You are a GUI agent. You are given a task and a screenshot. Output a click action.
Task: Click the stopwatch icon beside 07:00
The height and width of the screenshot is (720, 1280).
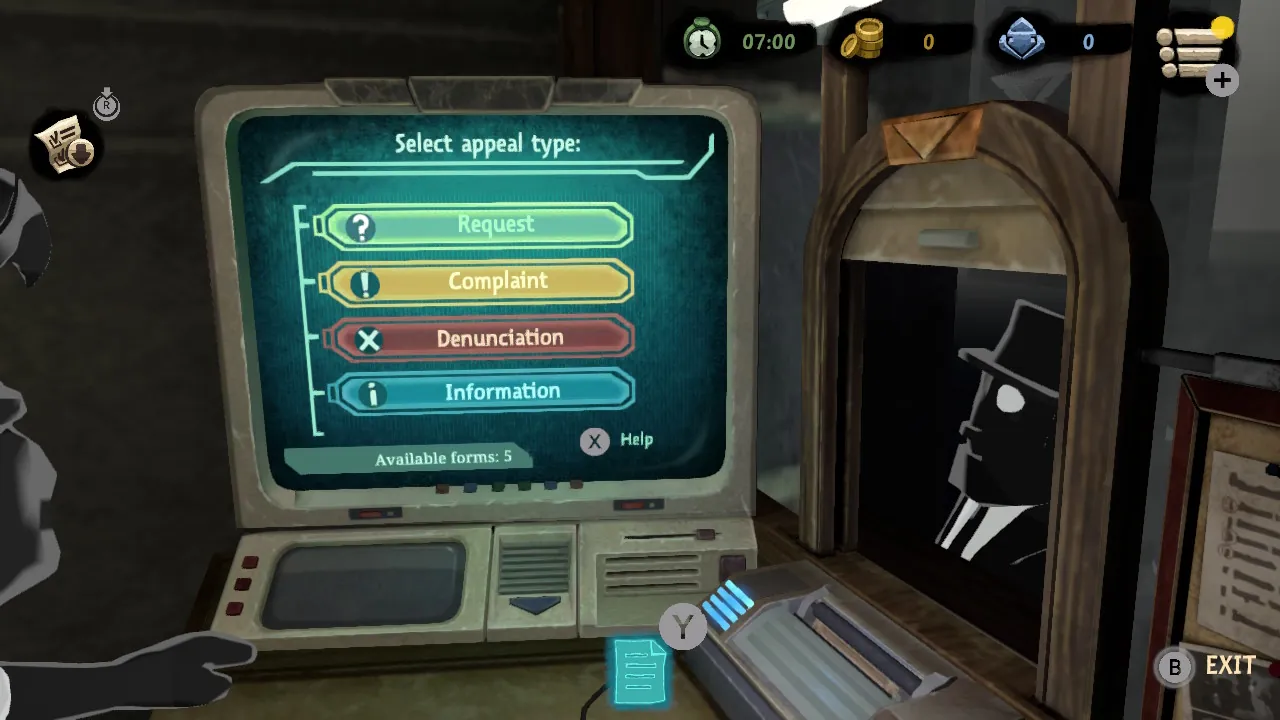click(x=701, y=41)
